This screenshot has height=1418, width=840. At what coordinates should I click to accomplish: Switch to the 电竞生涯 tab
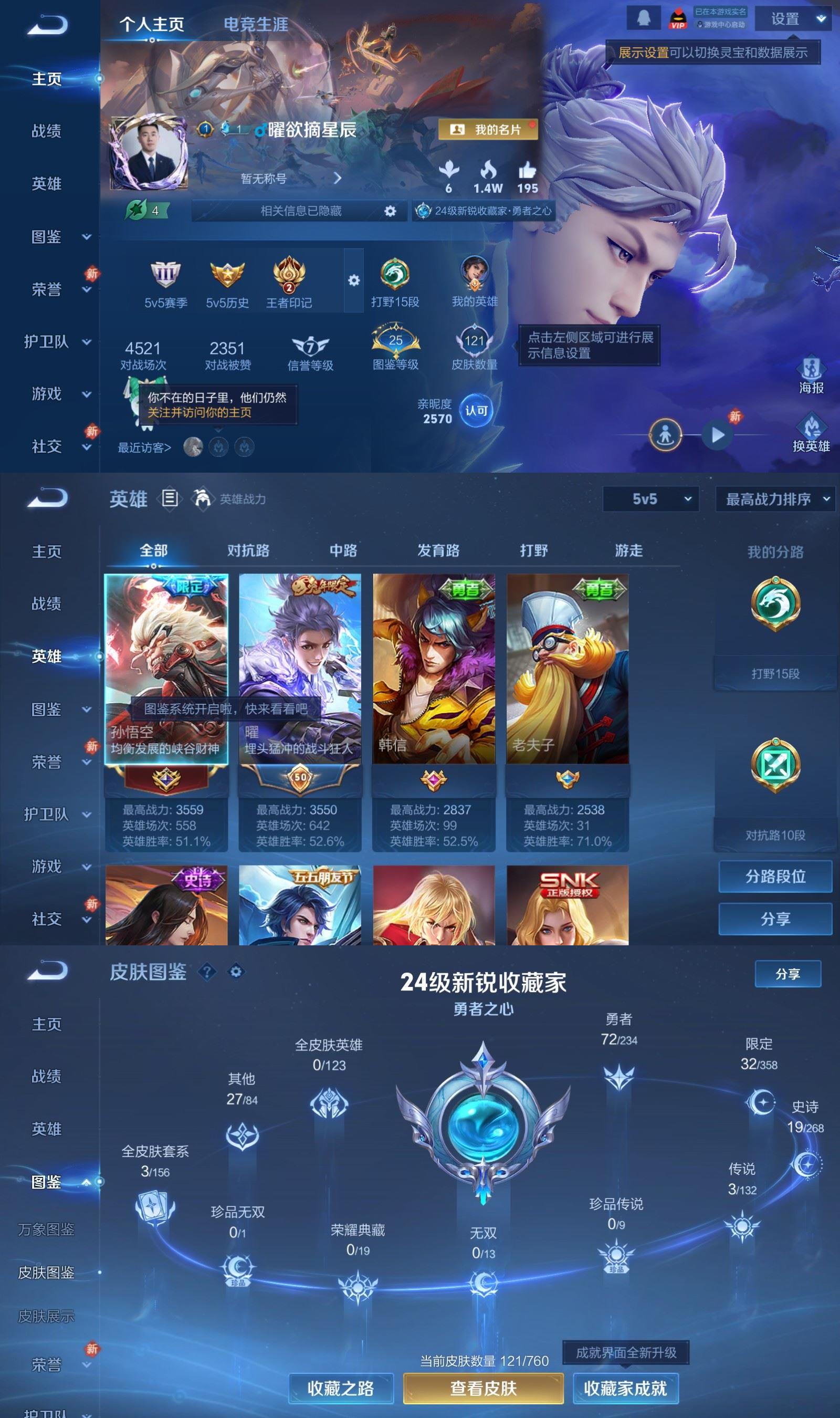point(256,25)
